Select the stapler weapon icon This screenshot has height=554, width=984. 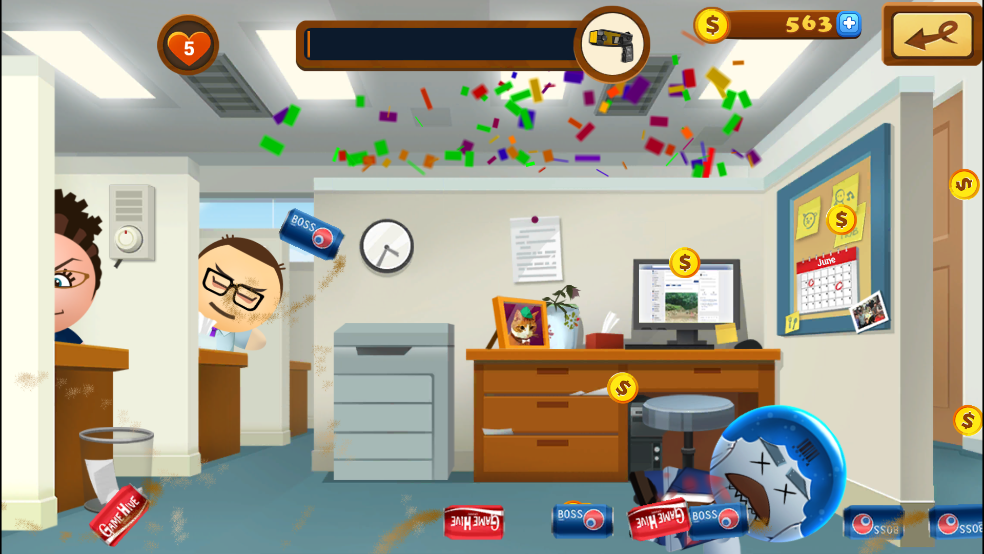(x=611, y=43)
